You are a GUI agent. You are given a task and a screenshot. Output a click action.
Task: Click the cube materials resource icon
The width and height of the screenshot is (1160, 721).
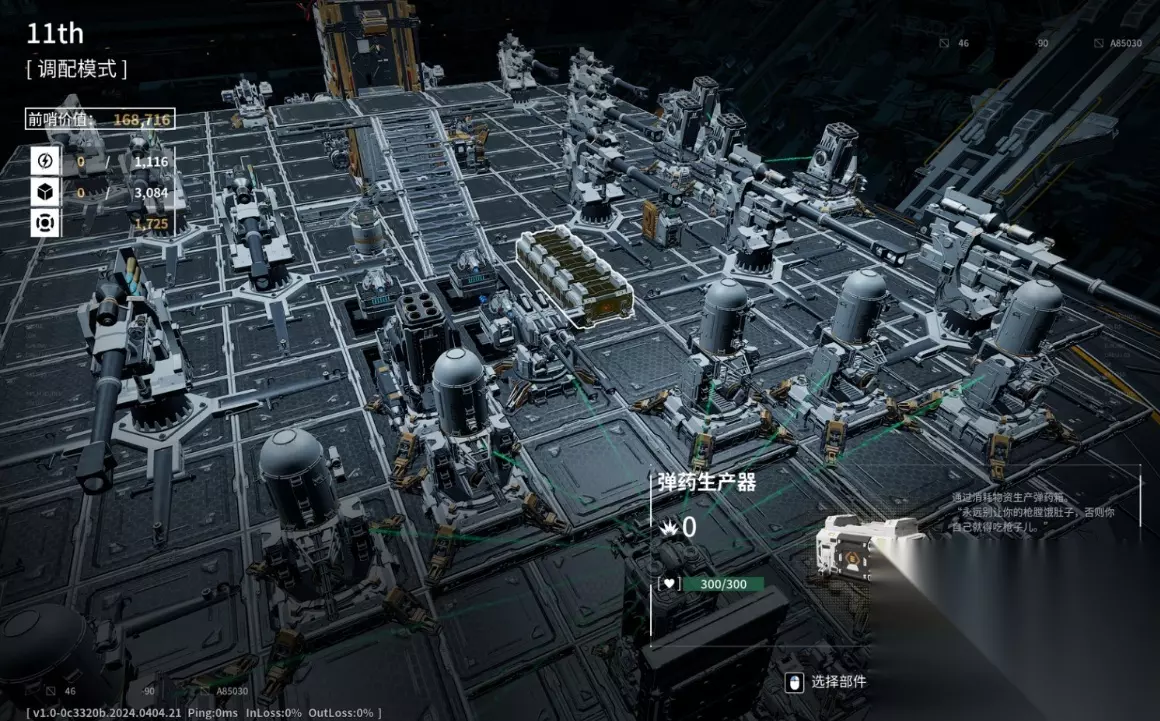(45, 192)
